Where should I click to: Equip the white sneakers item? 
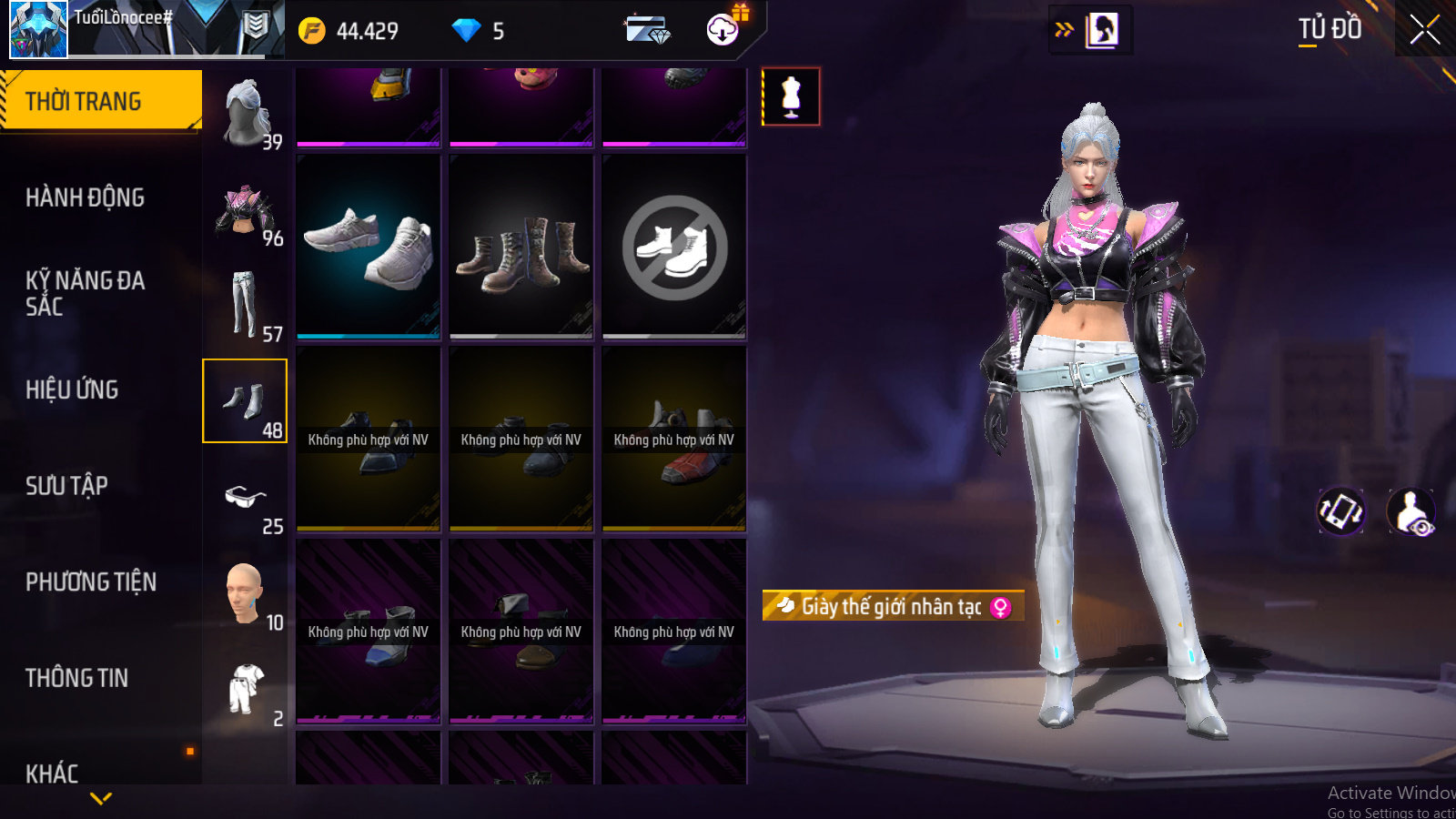click(x=369, y=247)
